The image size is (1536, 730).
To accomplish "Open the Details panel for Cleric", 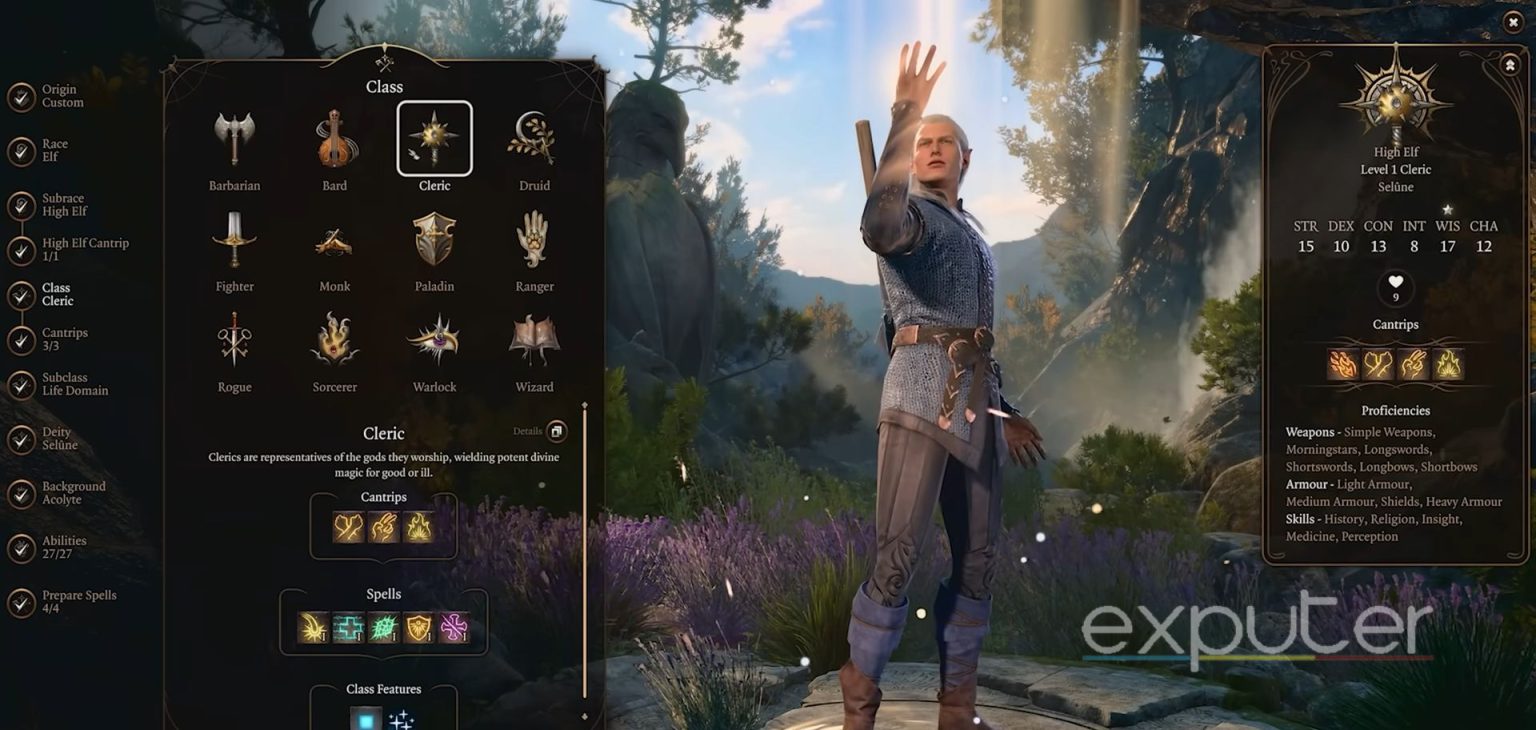I will coord(556,431).
